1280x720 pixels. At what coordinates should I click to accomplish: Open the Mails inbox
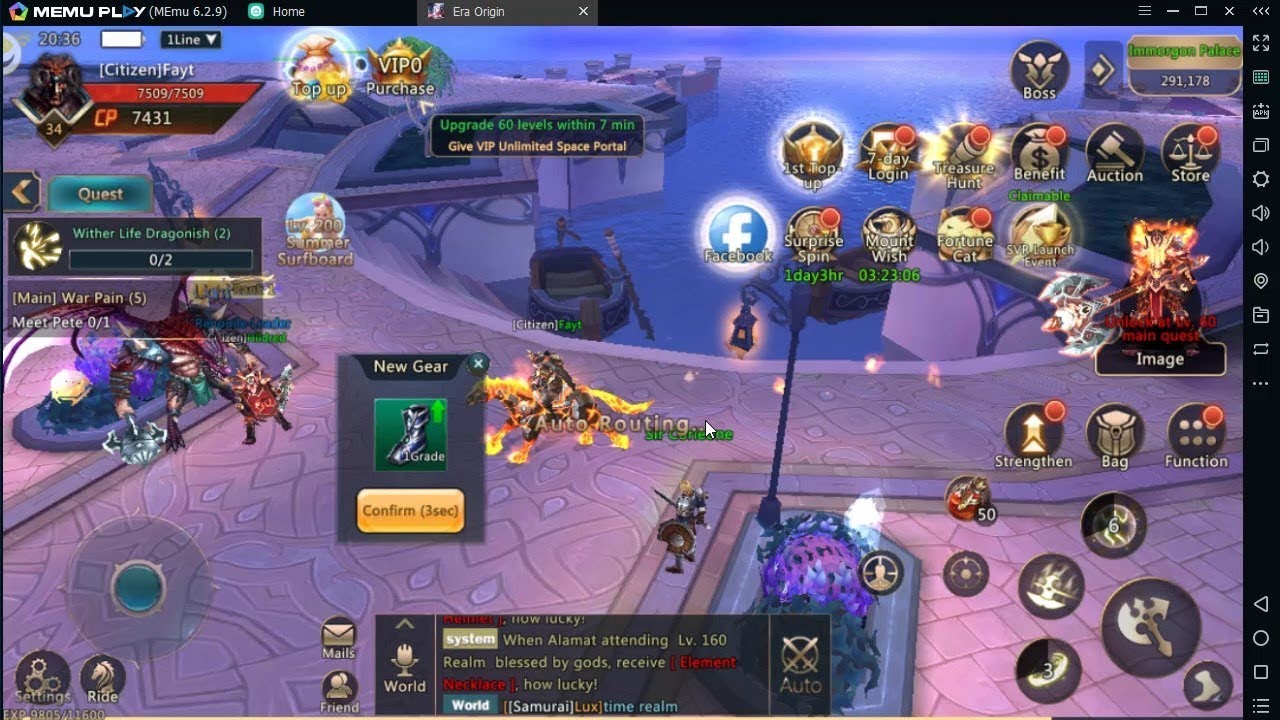click(339, 638)
